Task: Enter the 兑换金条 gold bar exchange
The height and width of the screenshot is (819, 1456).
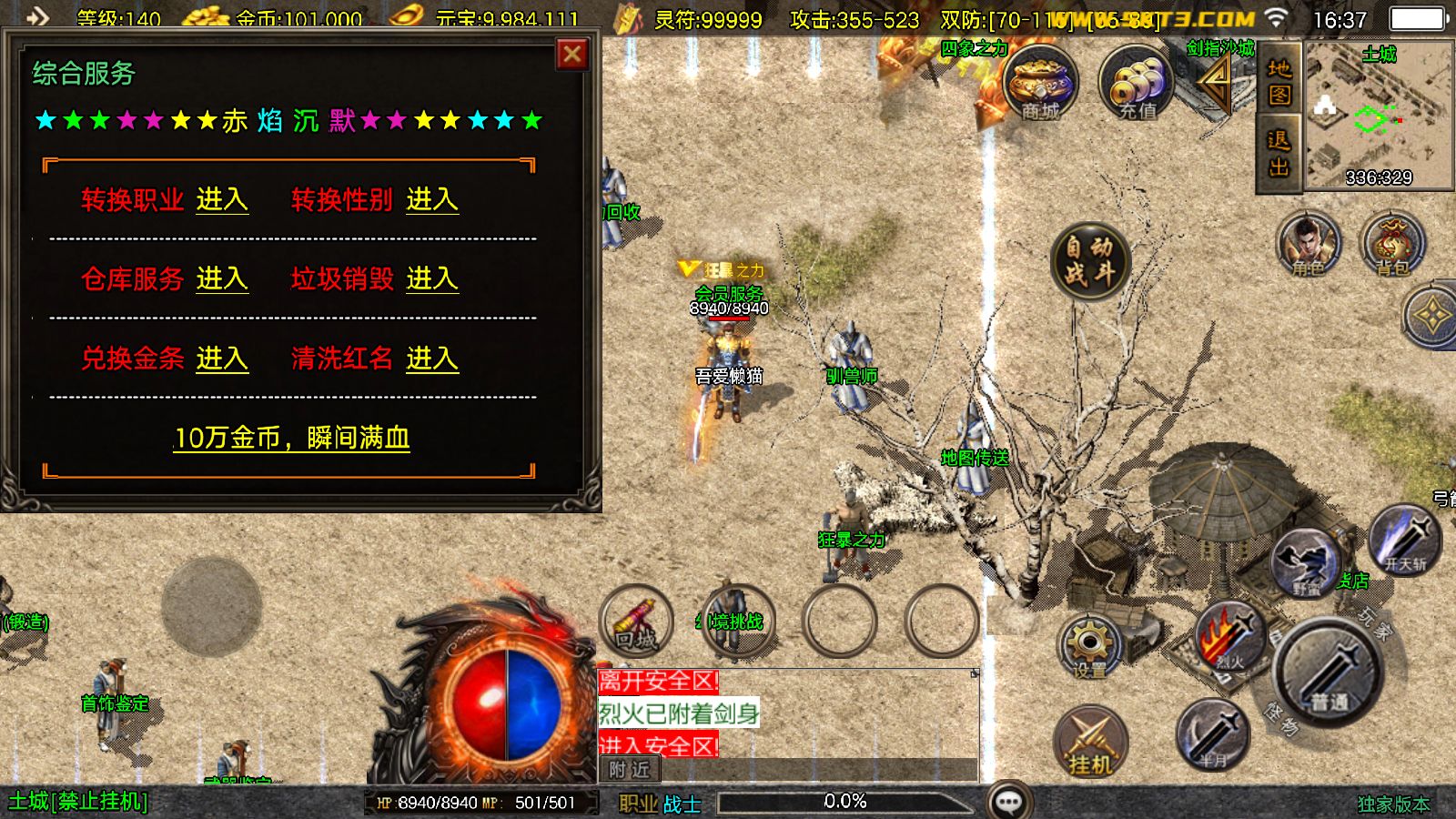Action: (222, 359)
